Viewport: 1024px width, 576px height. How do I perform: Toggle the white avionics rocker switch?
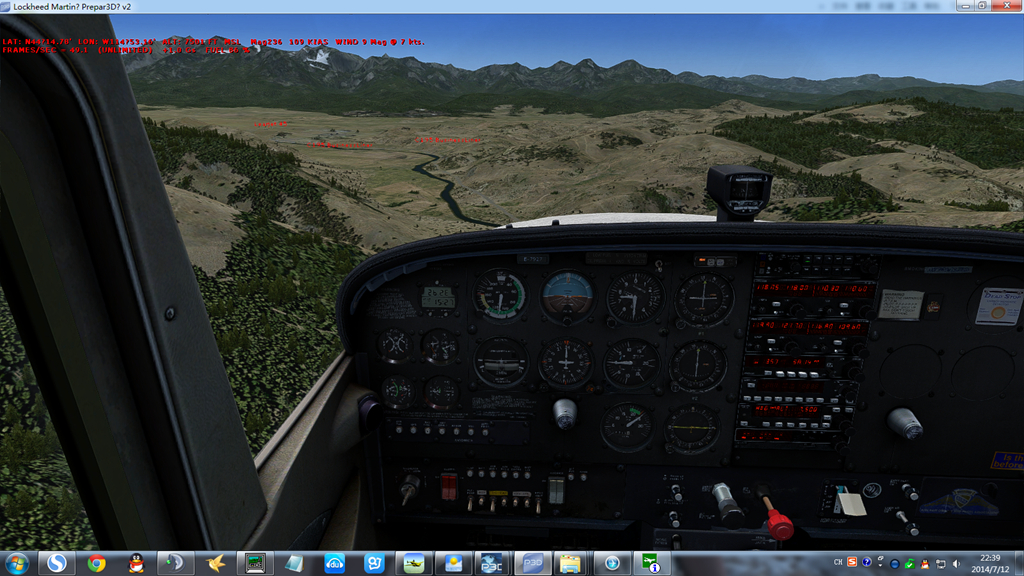pos(556,488)
